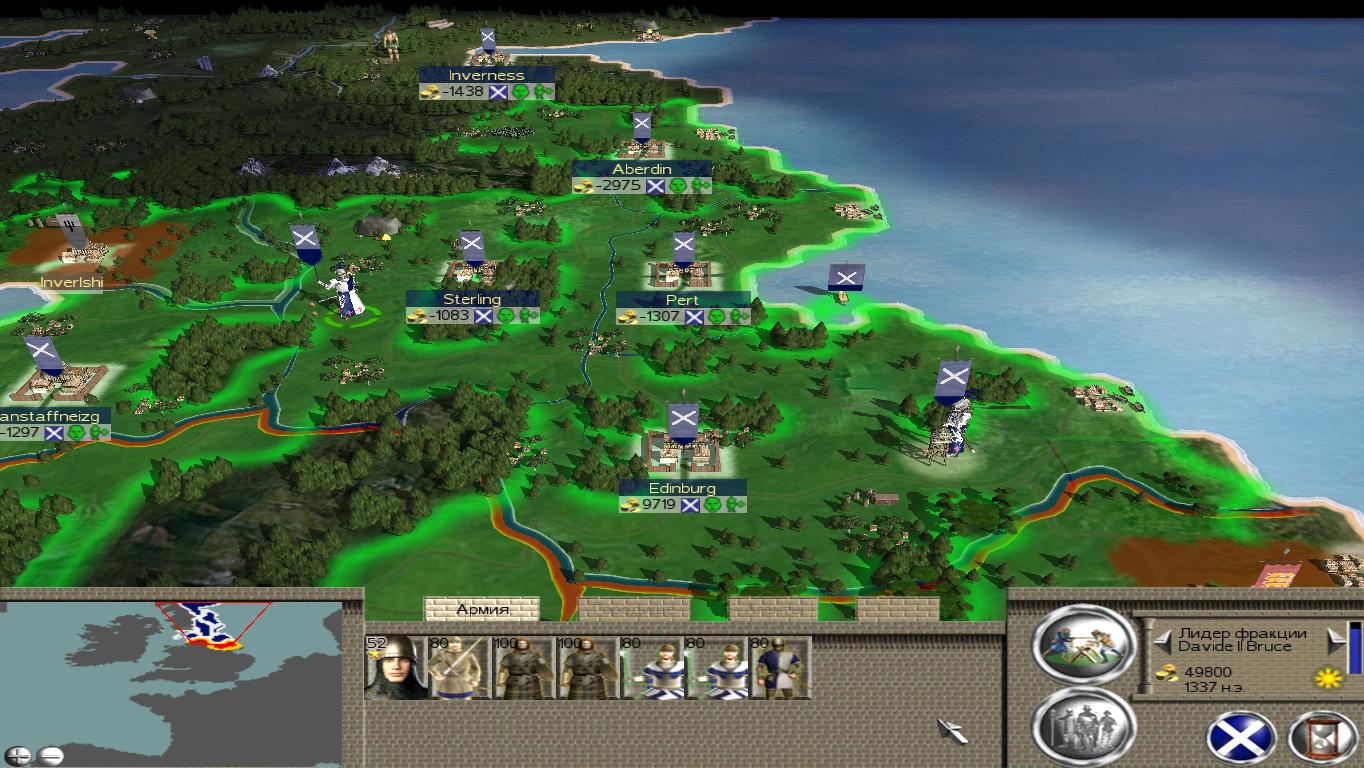Viewport: 1364px width, 768px height.
Task: Select the Pert settlement label
Action: (682, 300)
